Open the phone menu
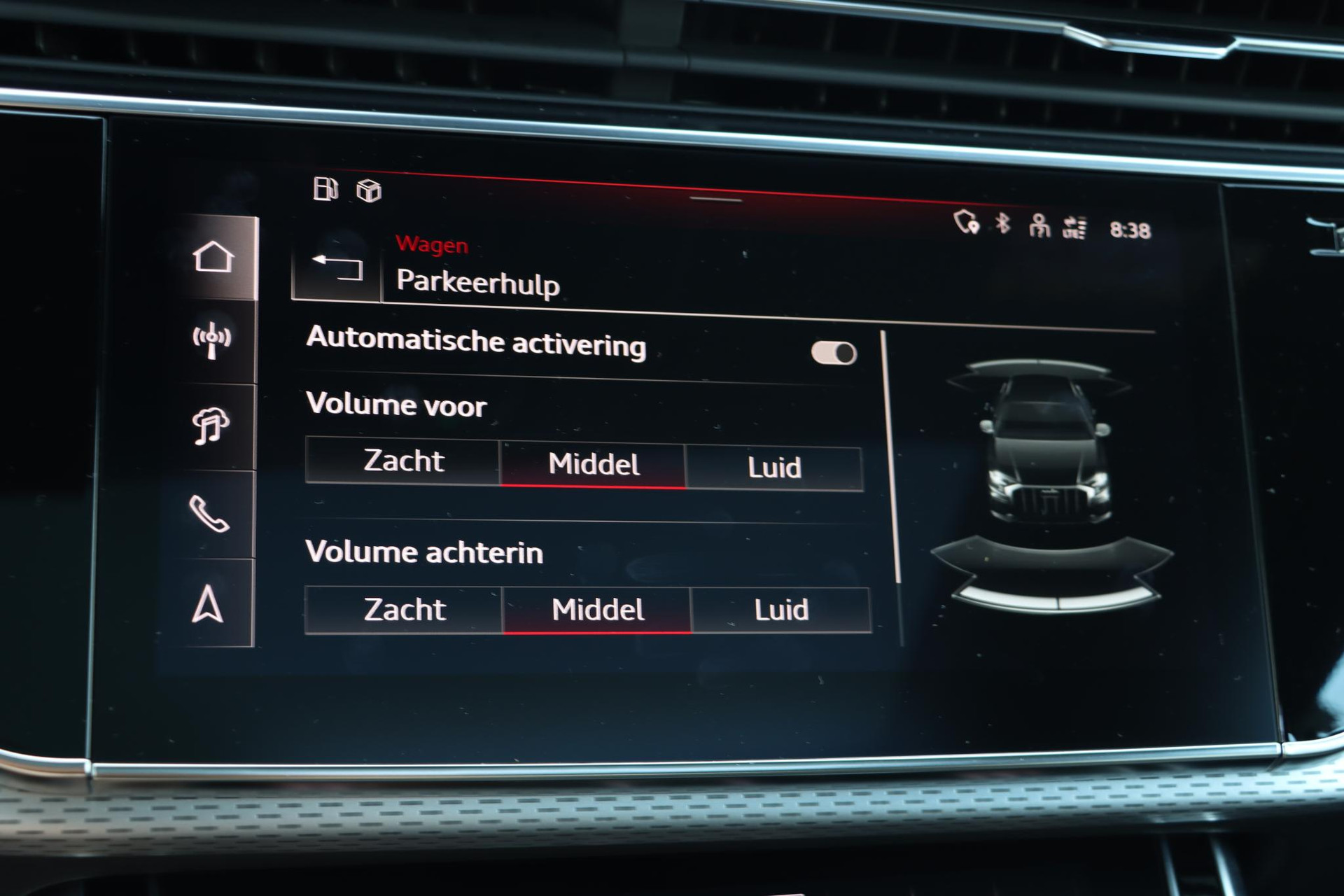Image resolution: width=1344 pixels, height=896 pixels. click(209, 514)
